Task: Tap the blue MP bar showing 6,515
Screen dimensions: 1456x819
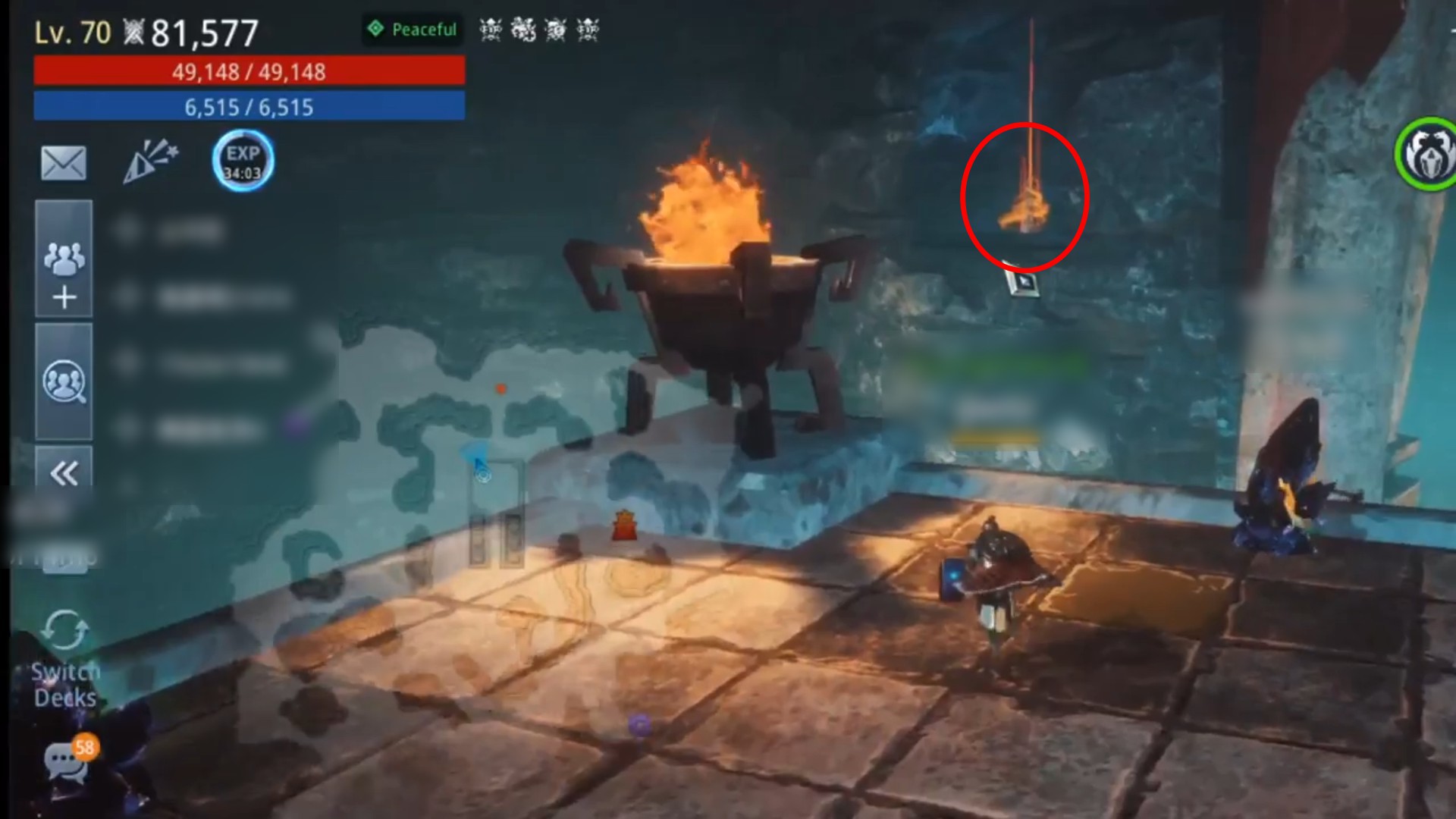Action: 249,107
